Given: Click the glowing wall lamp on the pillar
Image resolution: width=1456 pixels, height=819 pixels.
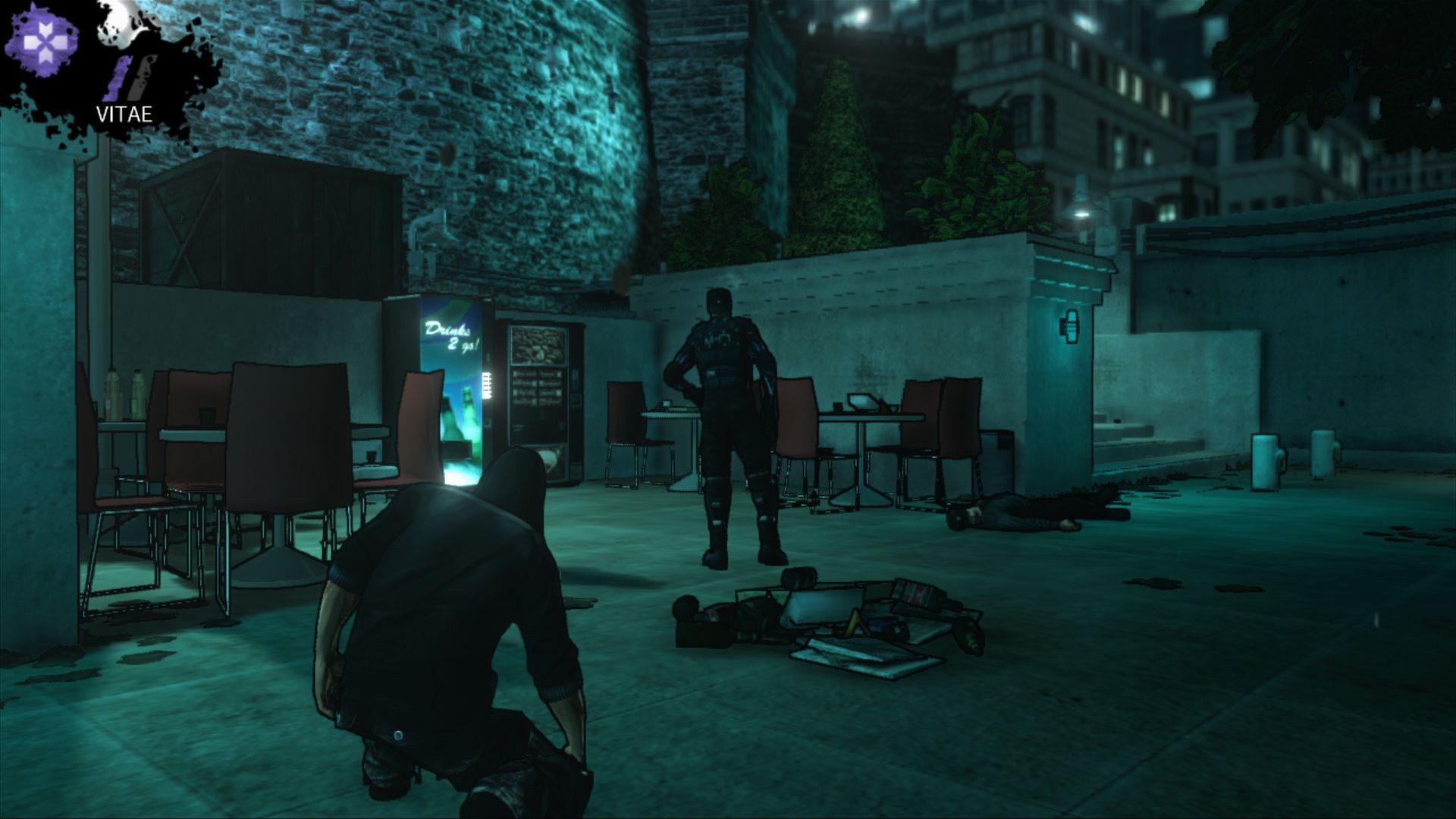Looking at the screenshot, I should [1071, 326].
